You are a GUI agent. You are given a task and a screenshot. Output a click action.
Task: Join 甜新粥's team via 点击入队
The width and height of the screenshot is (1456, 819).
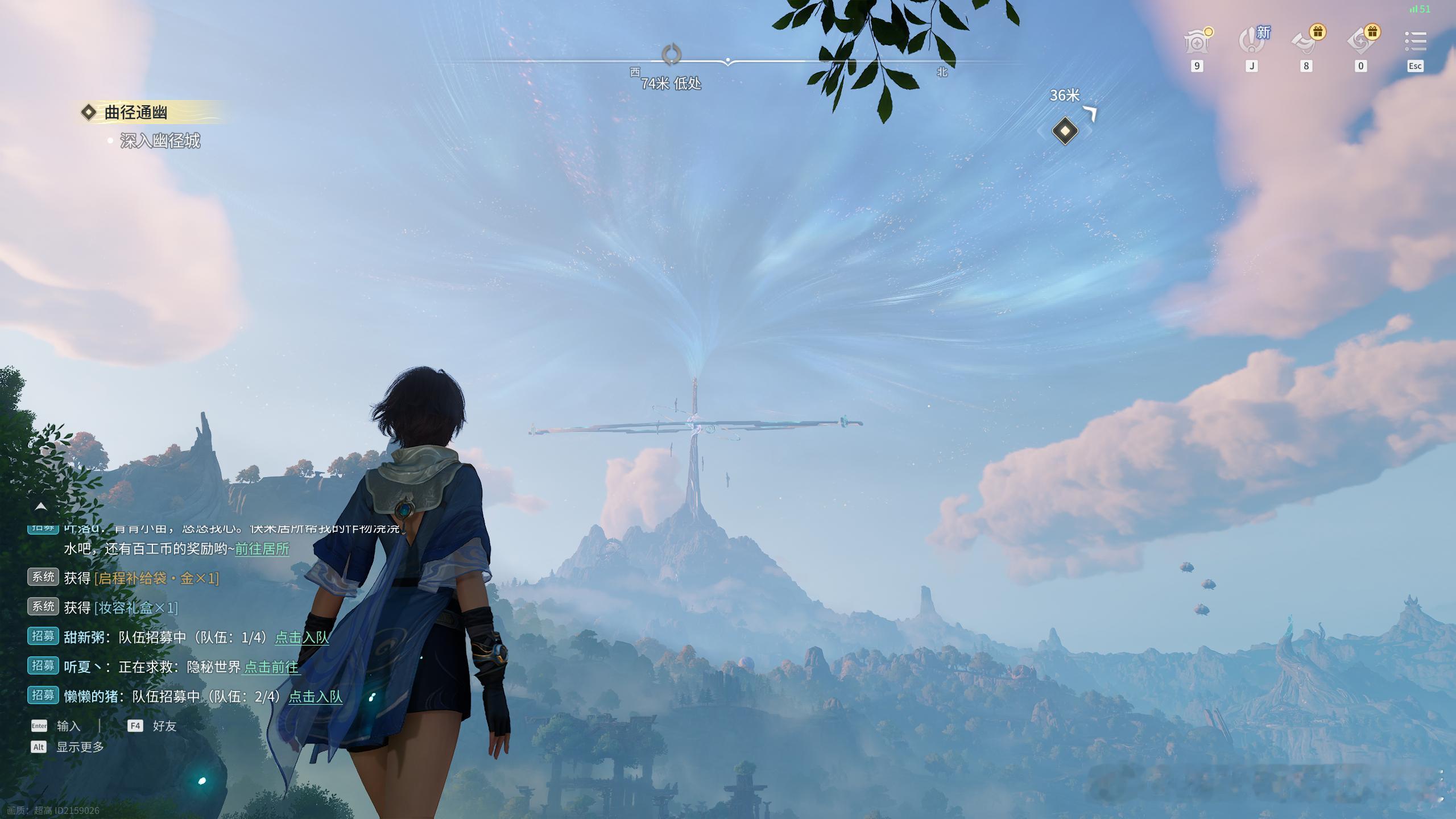[302, 638]
